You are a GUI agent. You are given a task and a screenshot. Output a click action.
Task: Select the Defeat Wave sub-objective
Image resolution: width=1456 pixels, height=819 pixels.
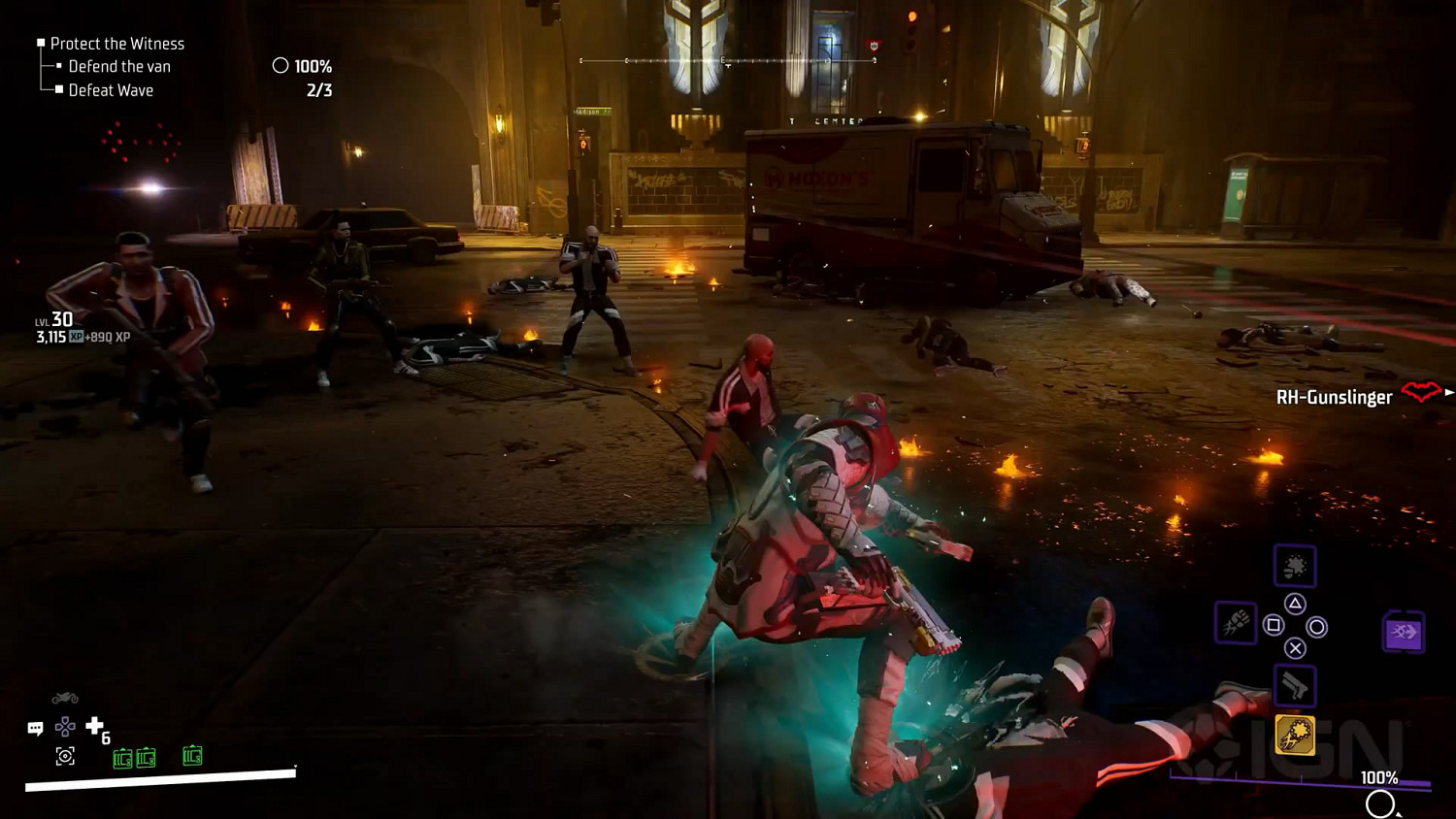pos(111,90)
